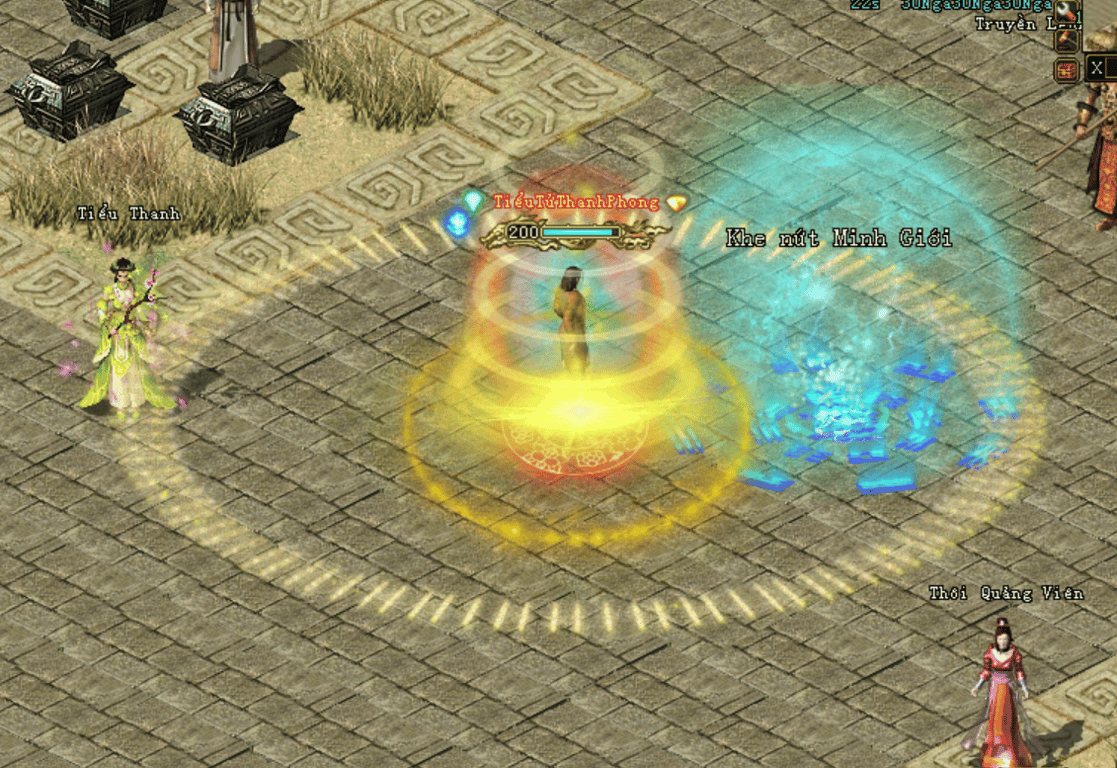Open the wrench tool icon
This screenshot has width=1117, height=768.
click(1067, 12)
